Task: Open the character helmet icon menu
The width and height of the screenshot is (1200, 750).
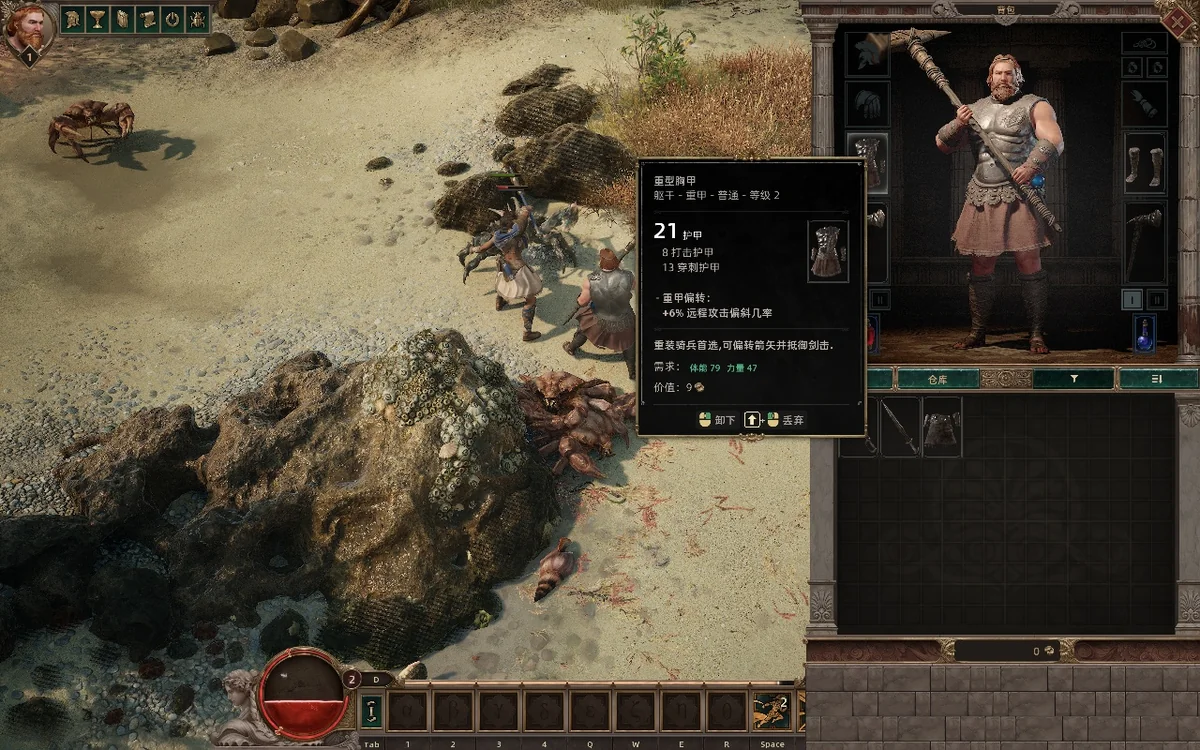Action: coord(72,19)
